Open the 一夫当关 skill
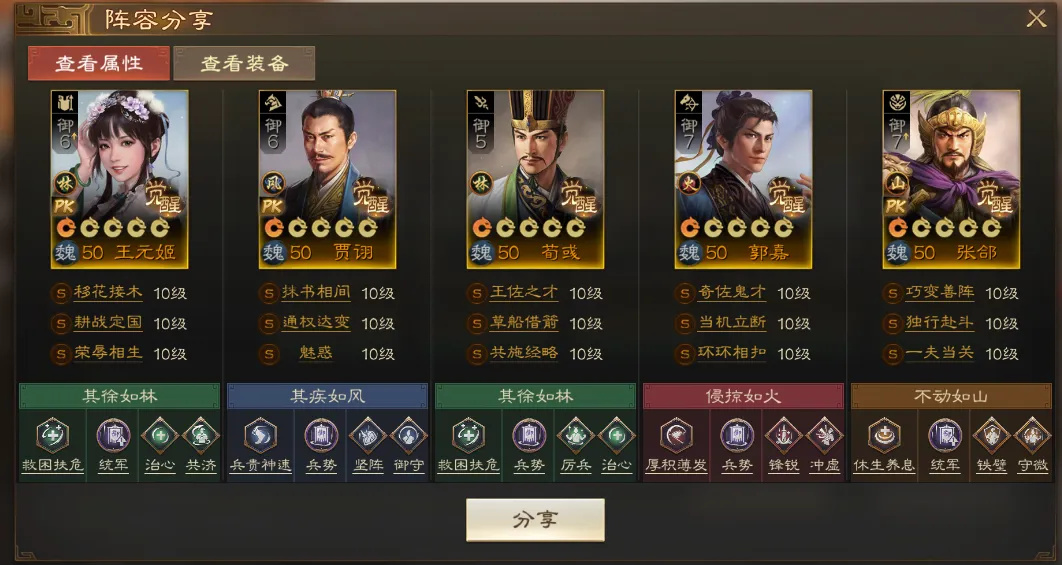 pos(940,354)
